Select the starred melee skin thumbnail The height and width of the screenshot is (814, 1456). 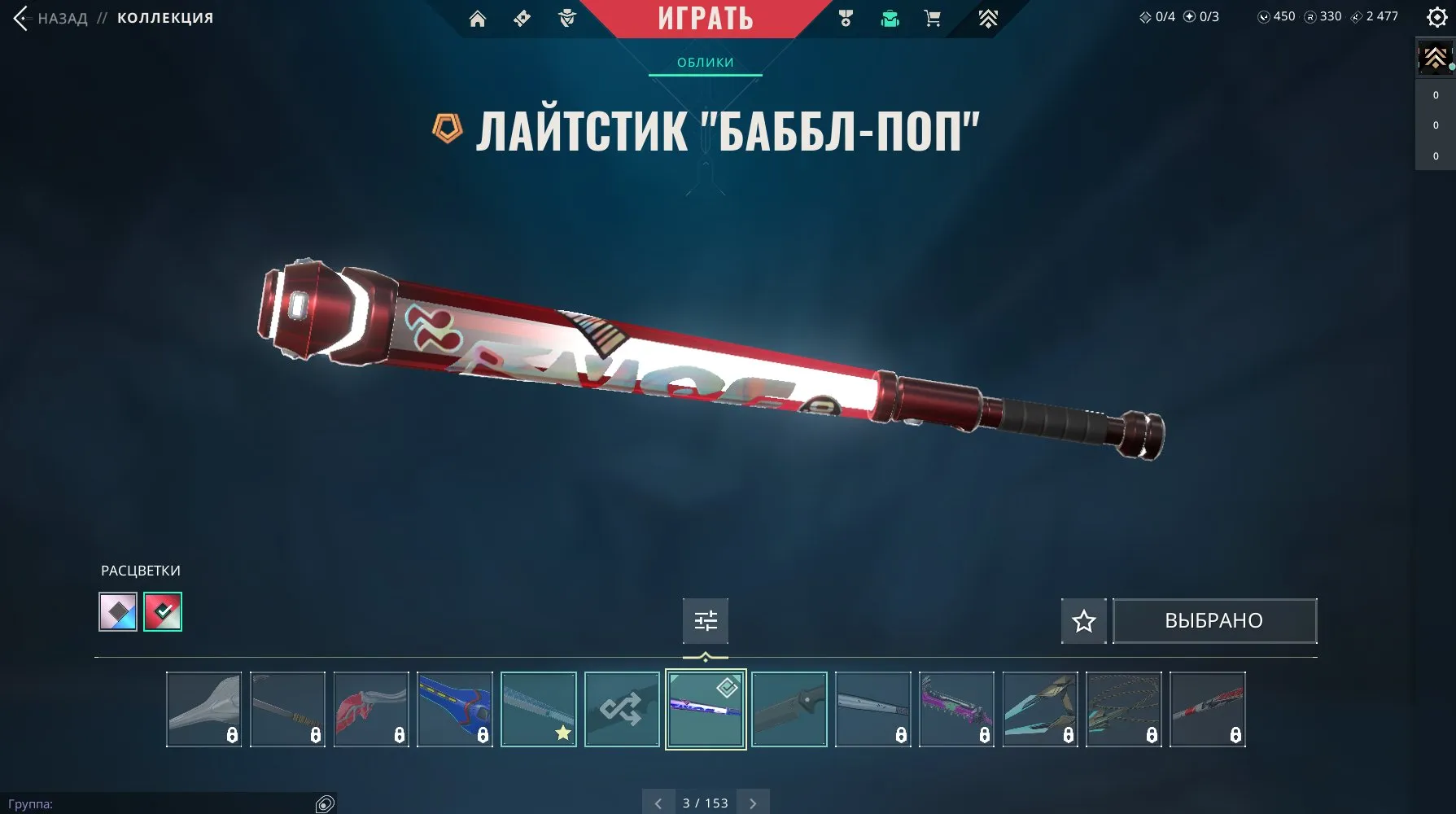[537, 708]
